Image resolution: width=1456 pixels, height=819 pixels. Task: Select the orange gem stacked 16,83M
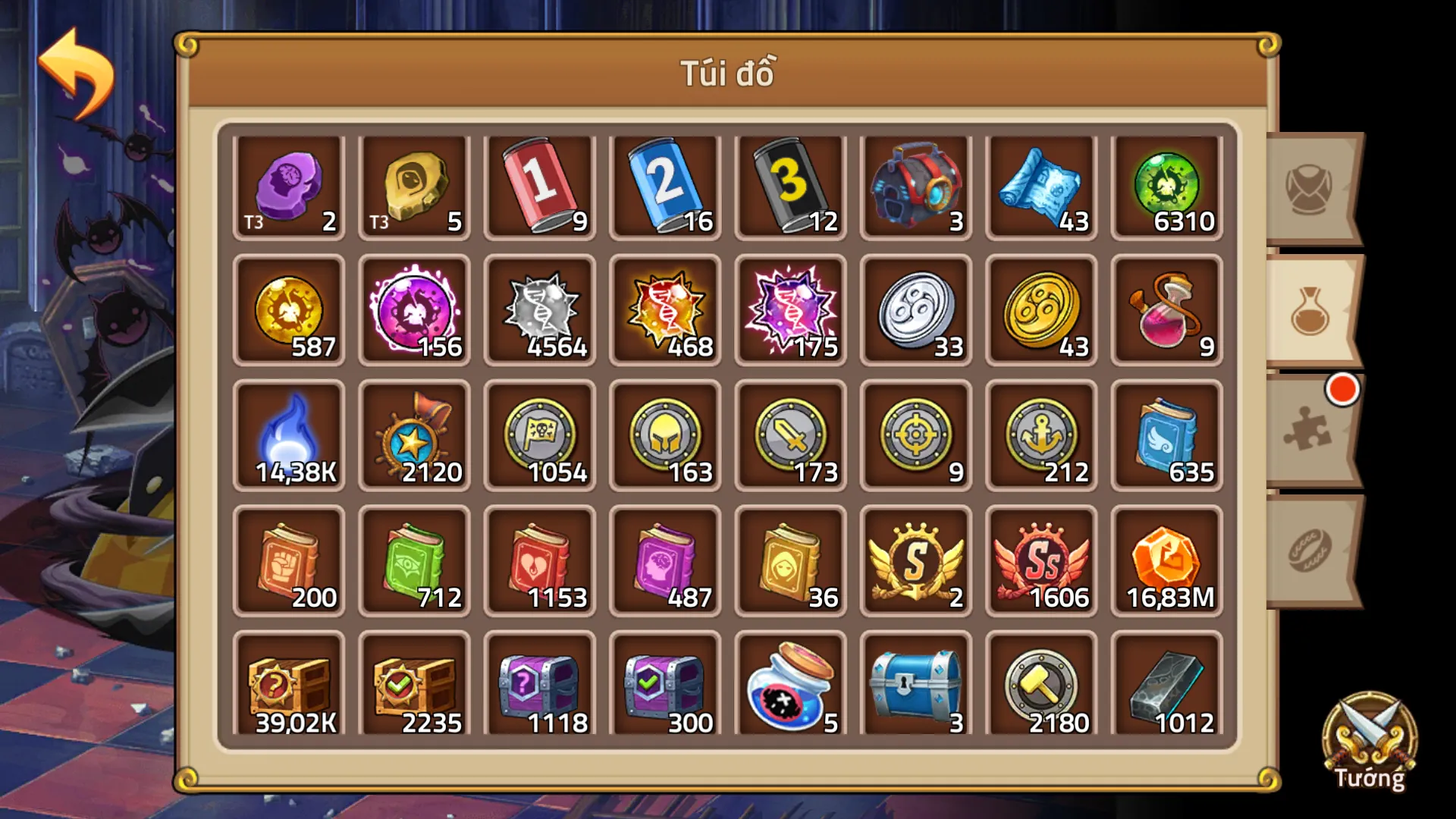point(1166,561)
